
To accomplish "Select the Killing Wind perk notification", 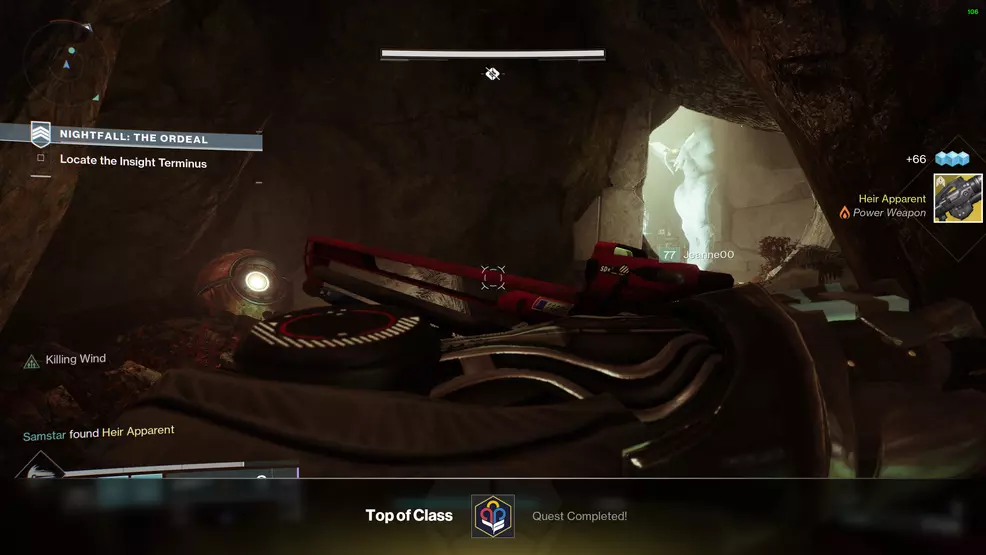I will click(66, 360).
